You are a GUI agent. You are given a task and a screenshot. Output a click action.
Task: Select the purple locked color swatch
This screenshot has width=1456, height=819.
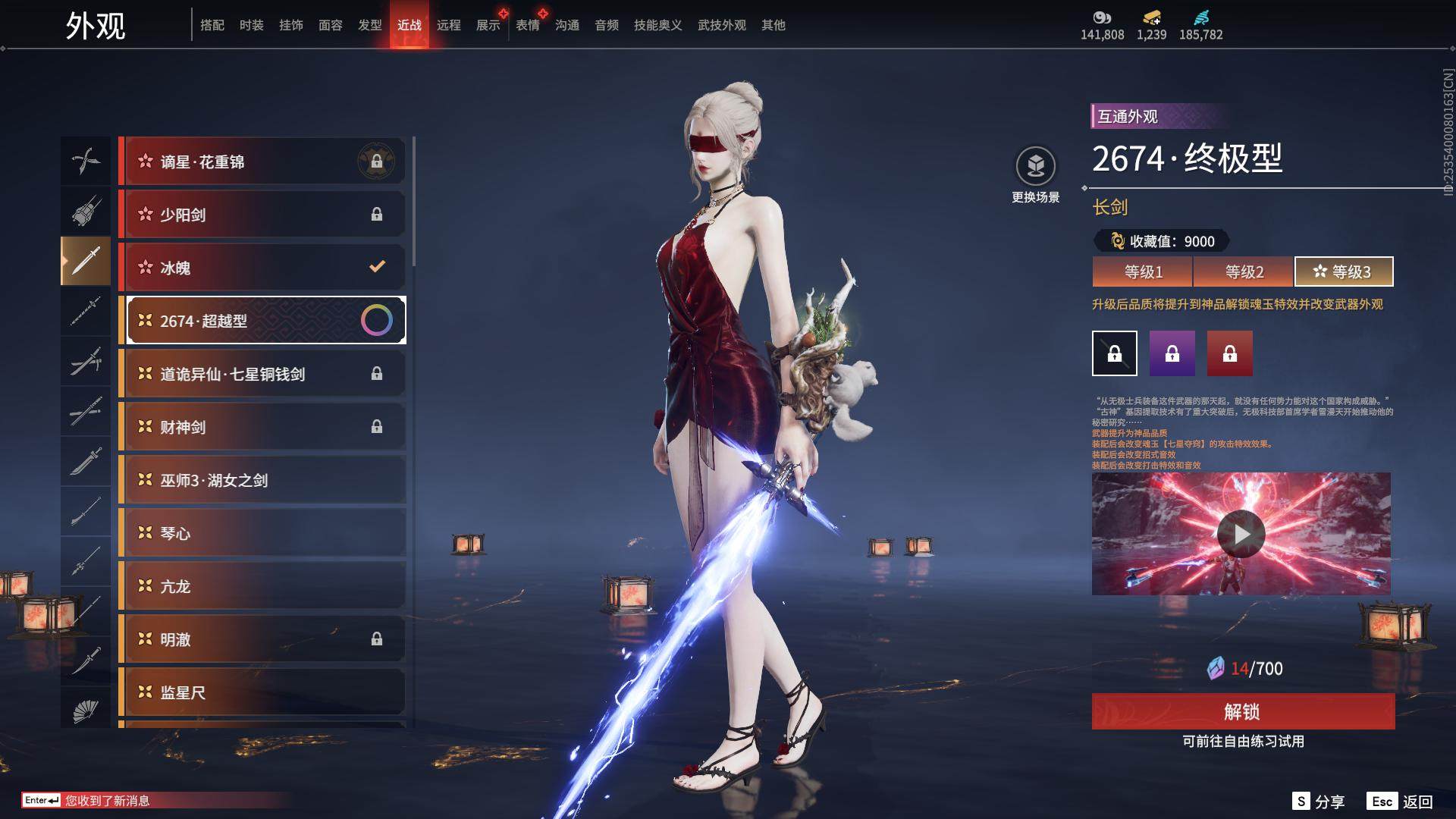tap(1172, 353)
